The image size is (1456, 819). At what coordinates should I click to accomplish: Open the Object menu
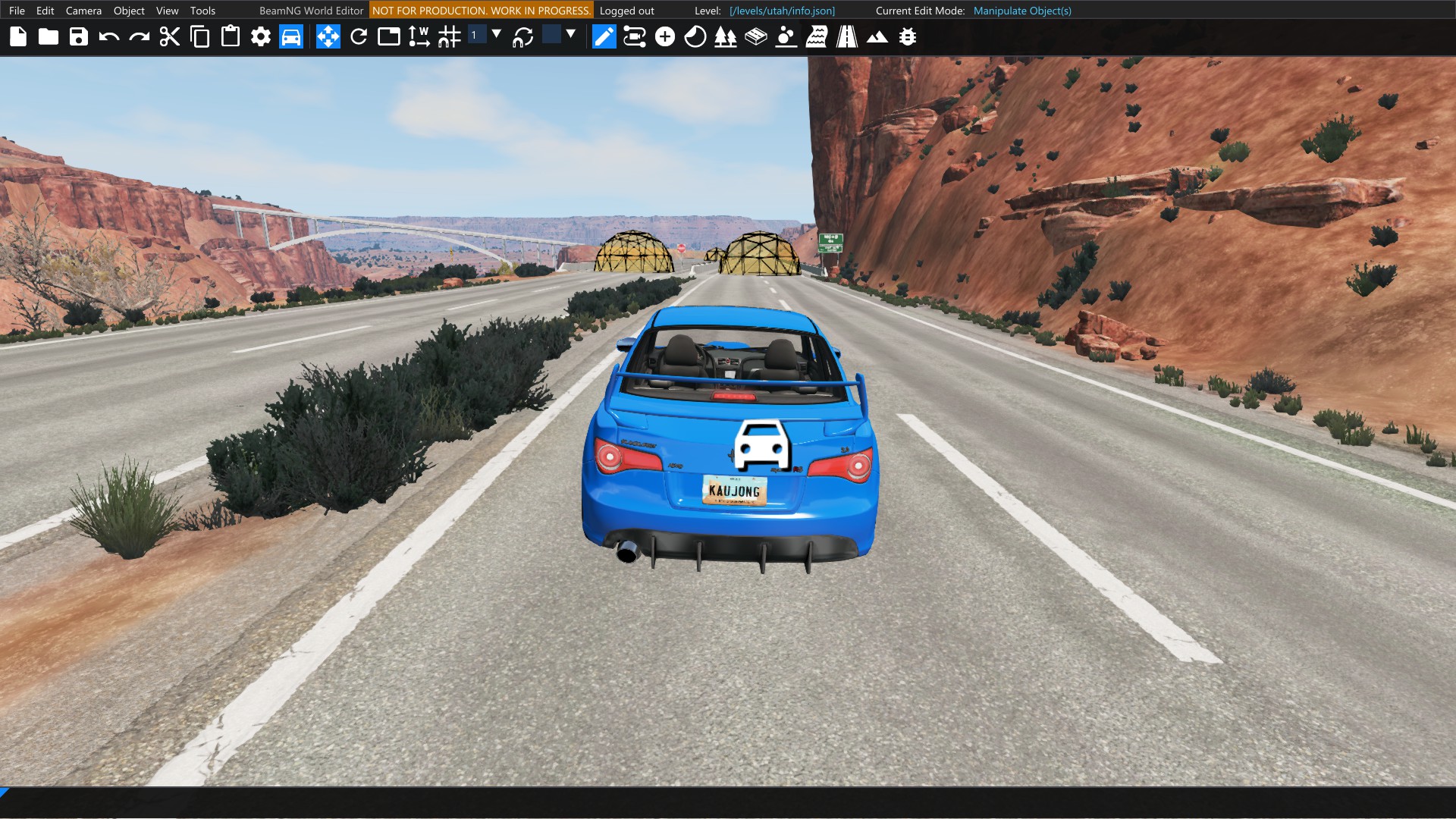[x=129, y=11]
